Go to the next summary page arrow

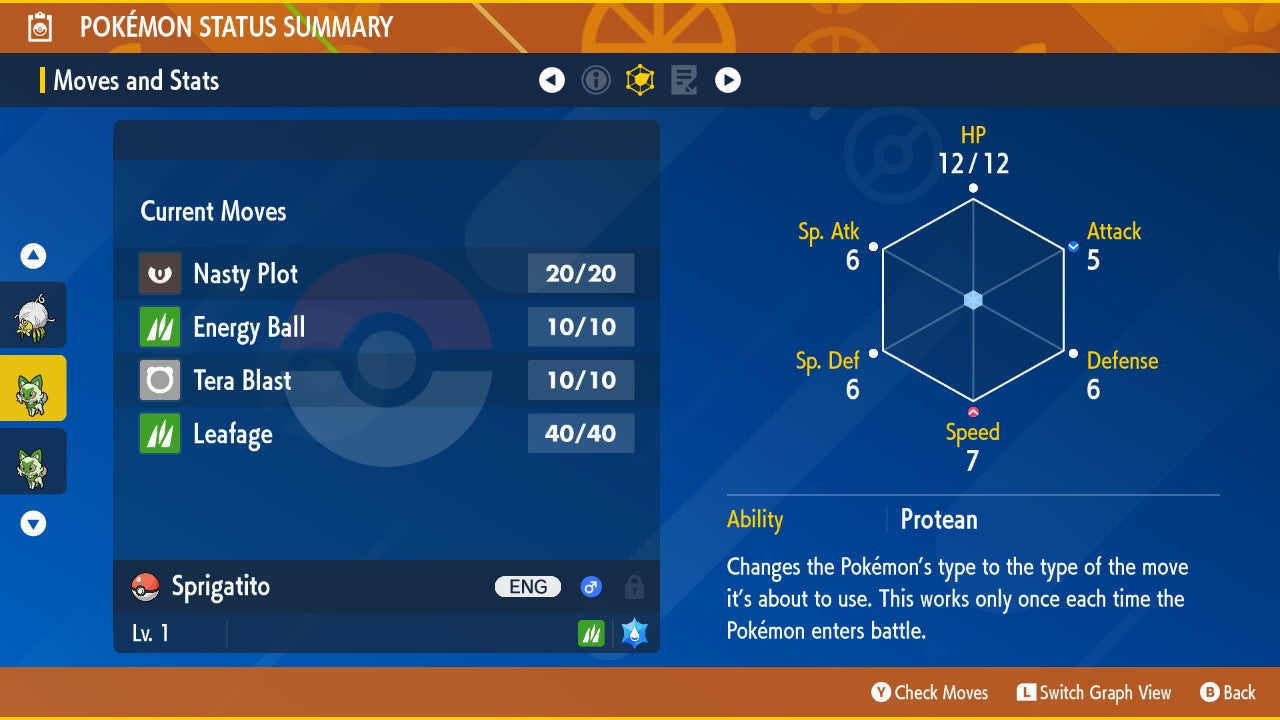point(728,80)
